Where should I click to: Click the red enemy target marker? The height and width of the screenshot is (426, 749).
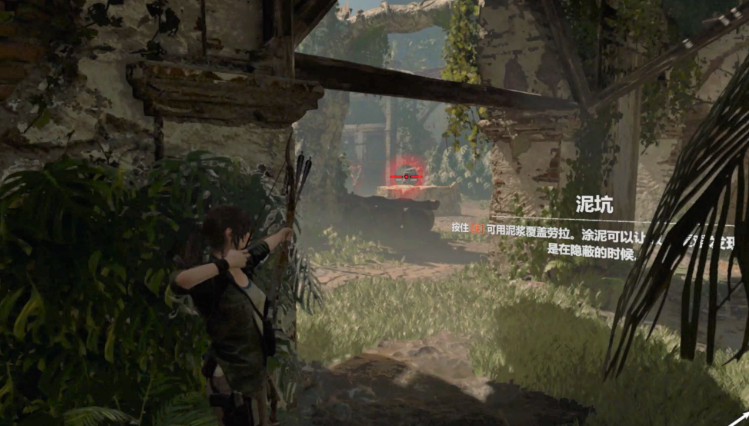[405, 175]
